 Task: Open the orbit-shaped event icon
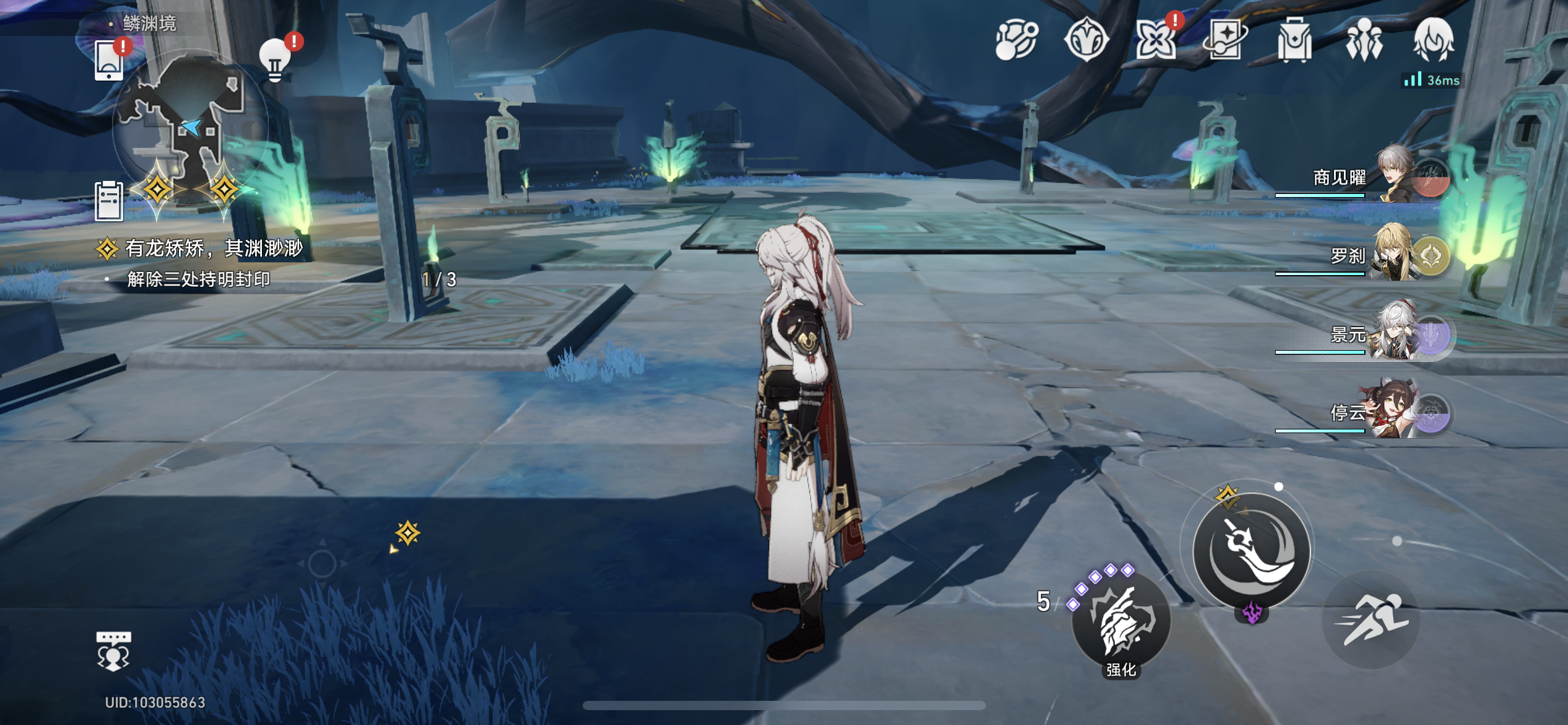[x=1016, y=40]
